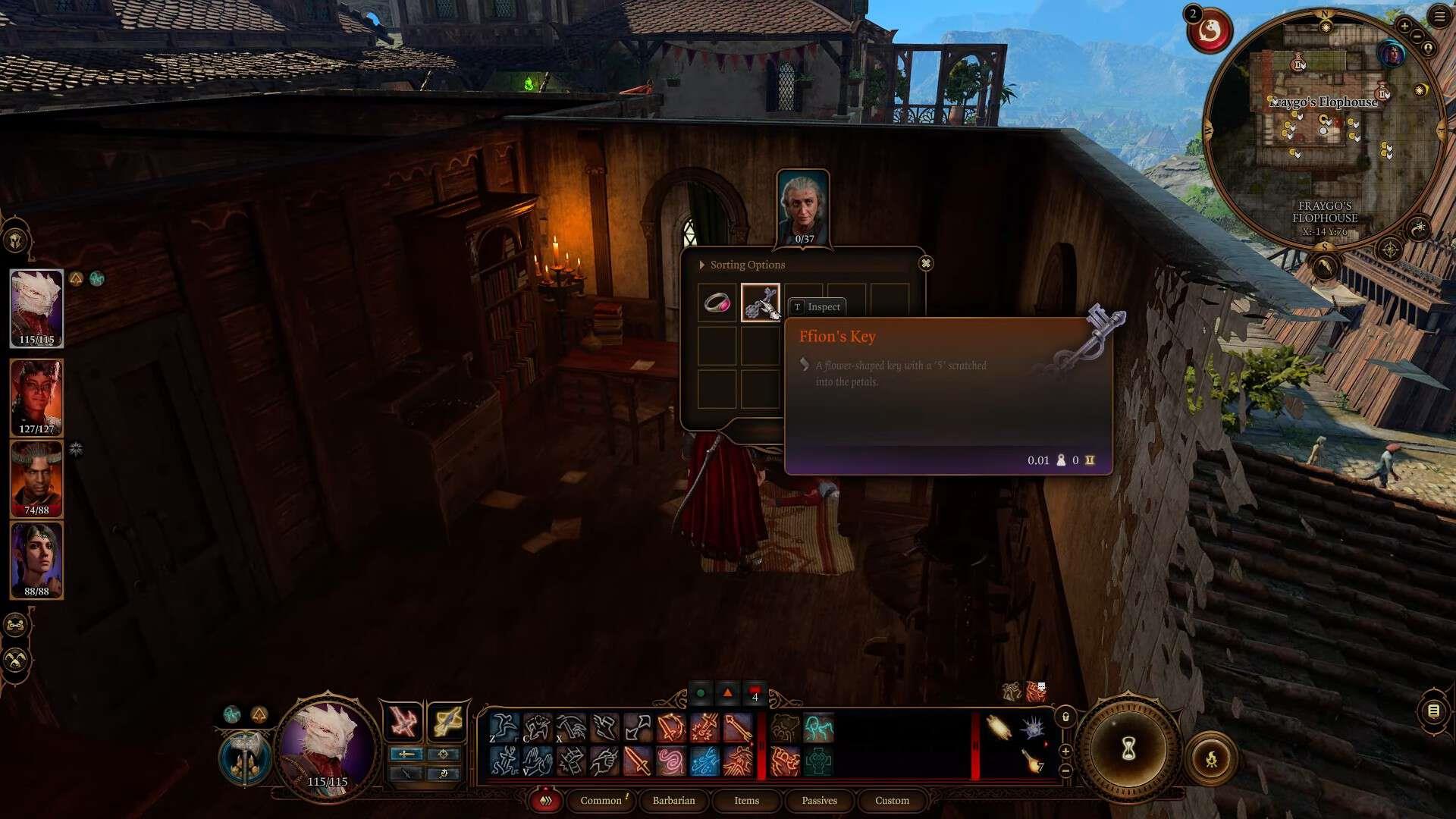Viewport: 1456px width, 819px height.
Task: Open the main menu hamburger button
Action: 1440,17
